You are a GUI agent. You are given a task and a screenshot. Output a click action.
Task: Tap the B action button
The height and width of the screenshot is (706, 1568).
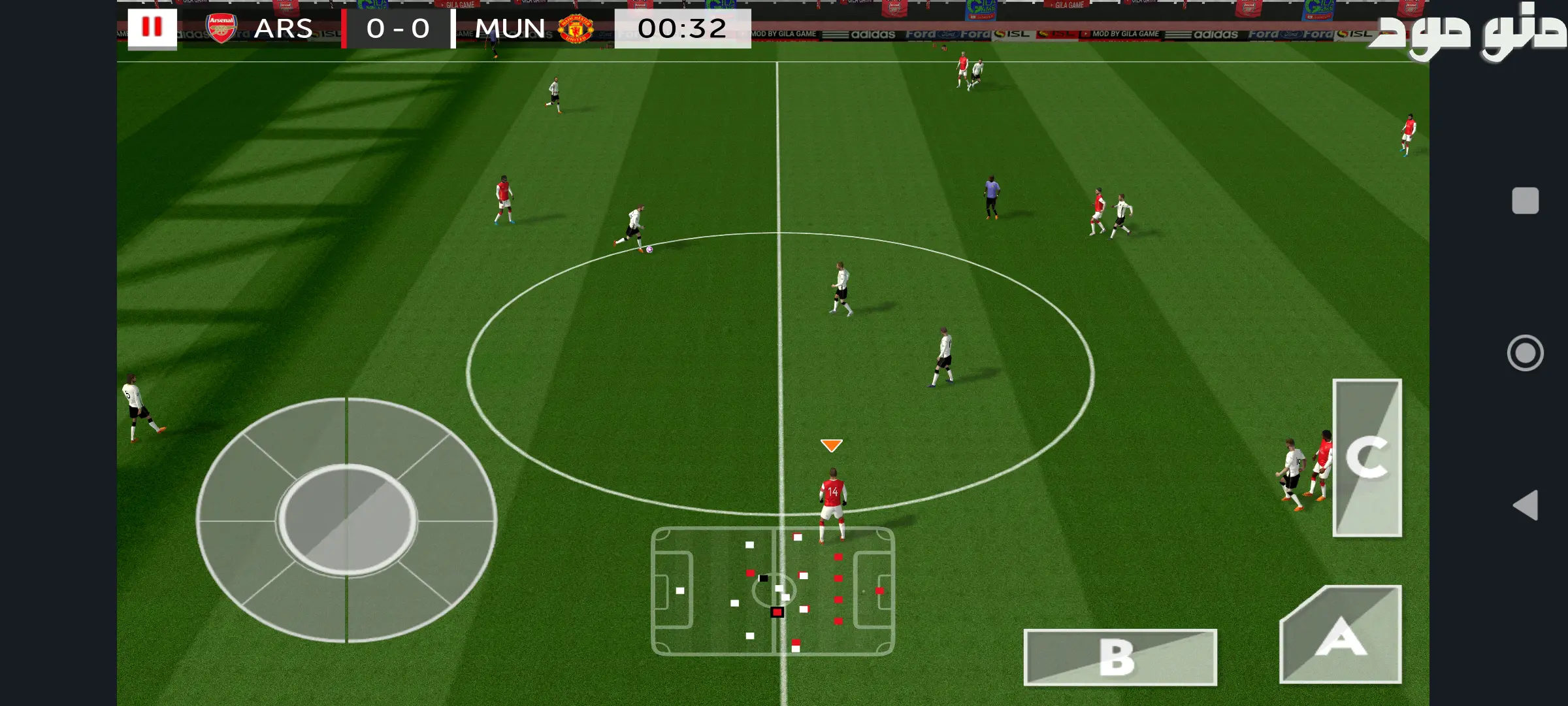tap(1120, 657)
